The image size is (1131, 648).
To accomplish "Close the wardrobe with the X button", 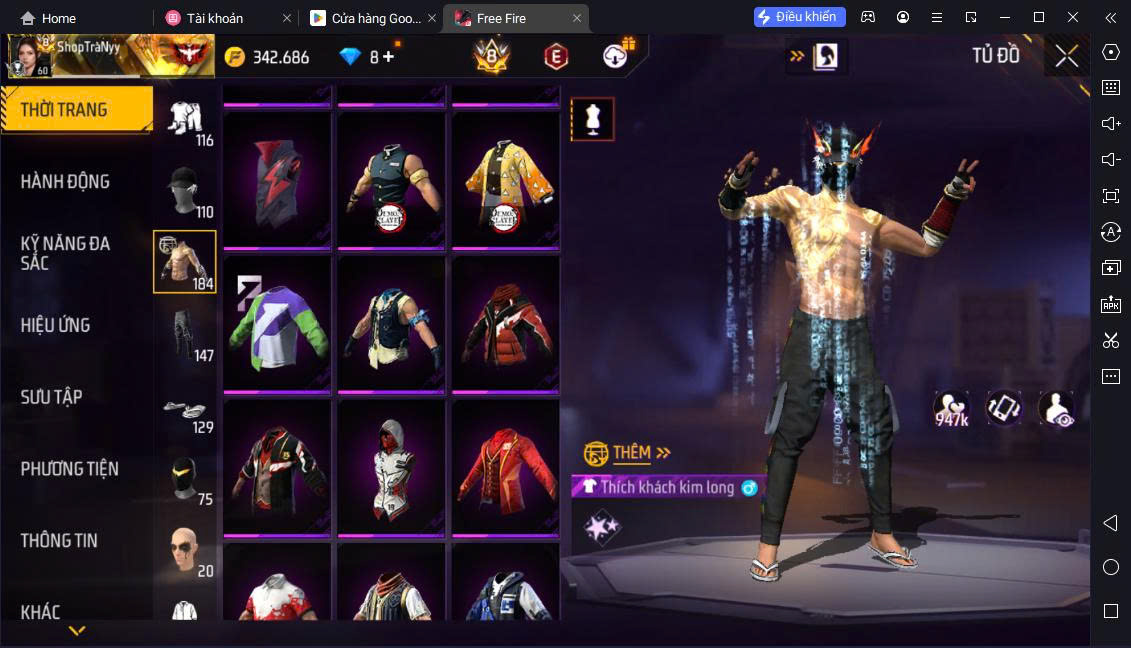I will click(x=1066, y=56).
